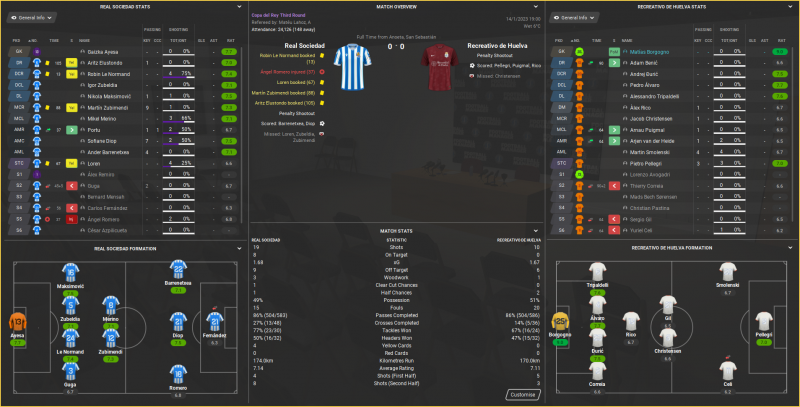Open Real Sociedad's General Info dropdown
This screenshot has height=407, width=800.
32,18
